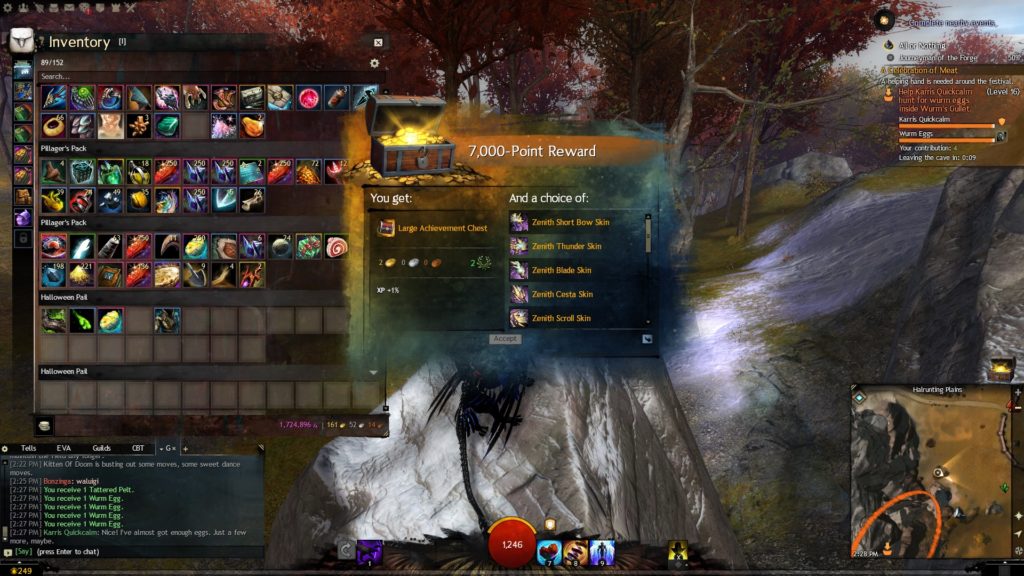Accept the 7,000-Point Reward
The image size is (1024, 576).
(x=505, y=339)
